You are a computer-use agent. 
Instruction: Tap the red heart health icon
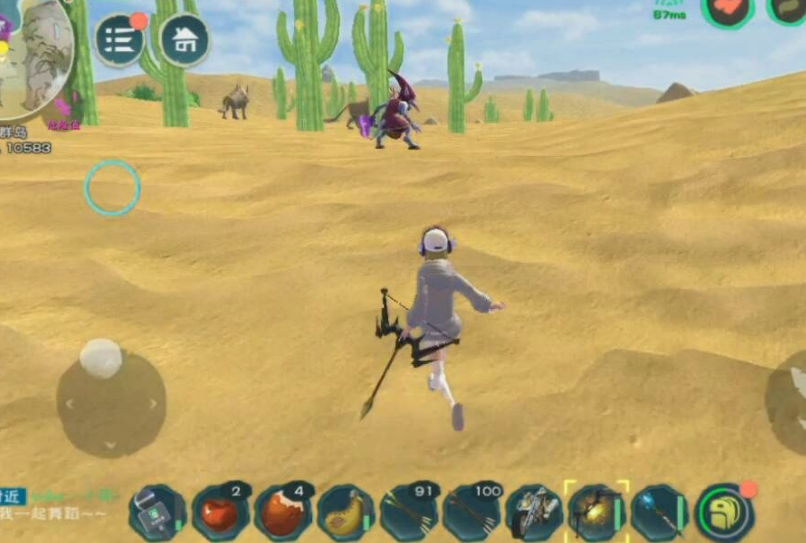pyautogui.click(x=727, y=8)
